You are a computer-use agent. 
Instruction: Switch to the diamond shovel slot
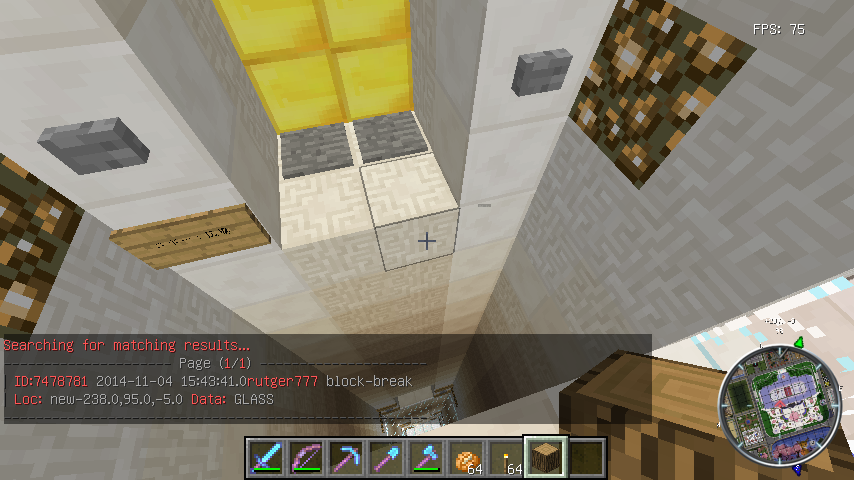click(386, 458)
